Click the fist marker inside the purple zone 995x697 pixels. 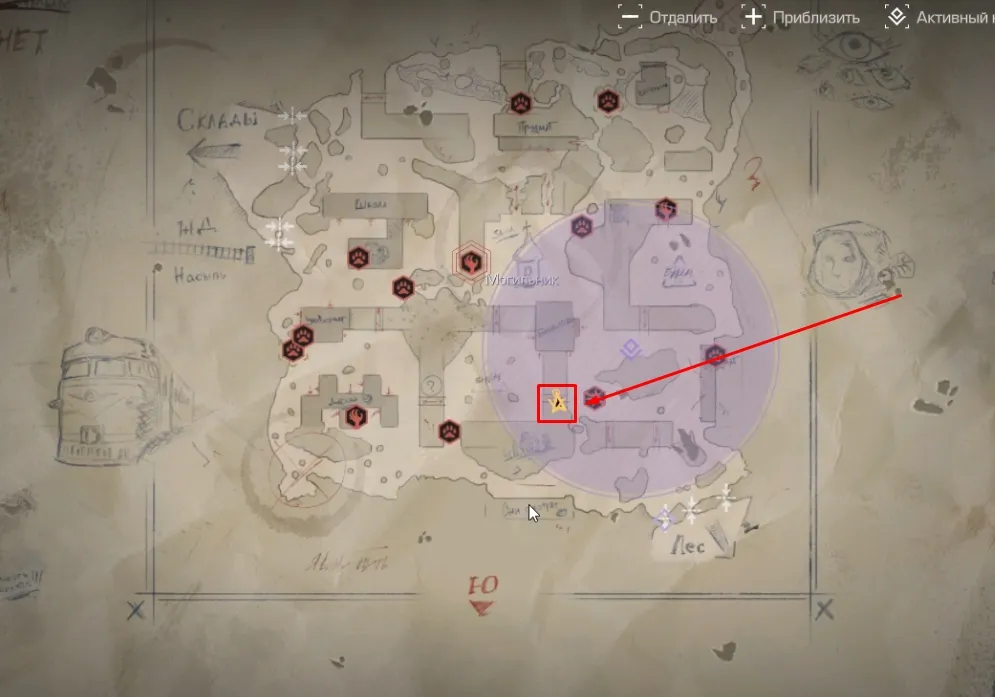click(667, 209)
